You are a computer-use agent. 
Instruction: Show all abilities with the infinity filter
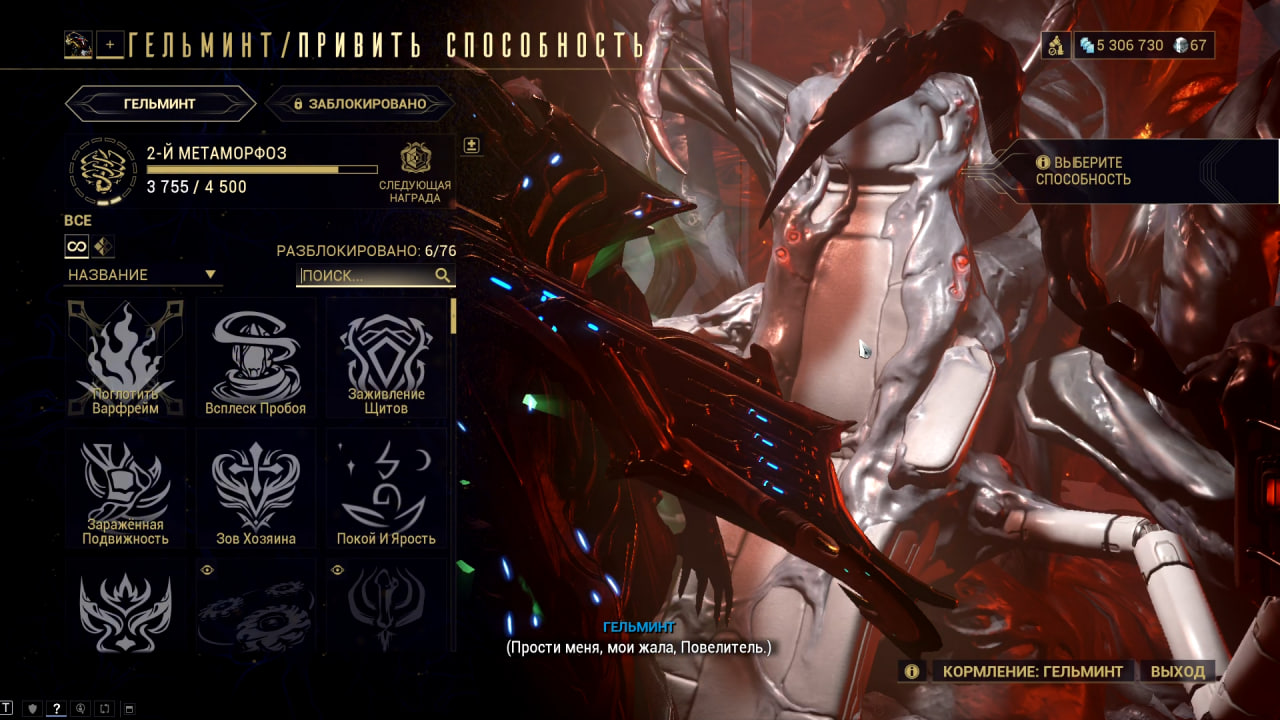(77, 245)
